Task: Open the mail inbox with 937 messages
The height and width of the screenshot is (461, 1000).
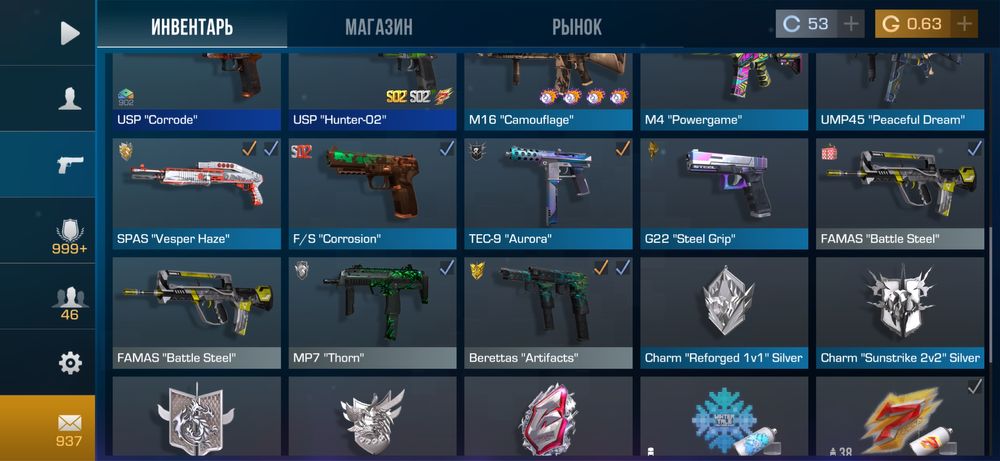Action: point(69,428)
